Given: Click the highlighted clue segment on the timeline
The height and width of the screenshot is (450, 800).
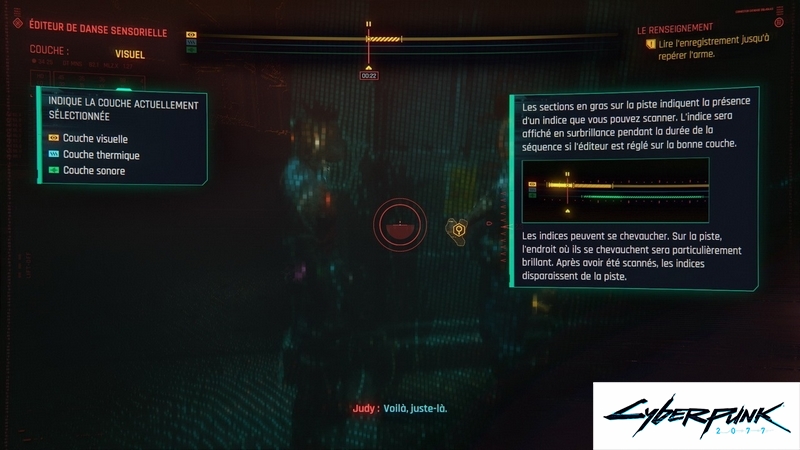Looking at the screenshot, I should click(384, 39).
